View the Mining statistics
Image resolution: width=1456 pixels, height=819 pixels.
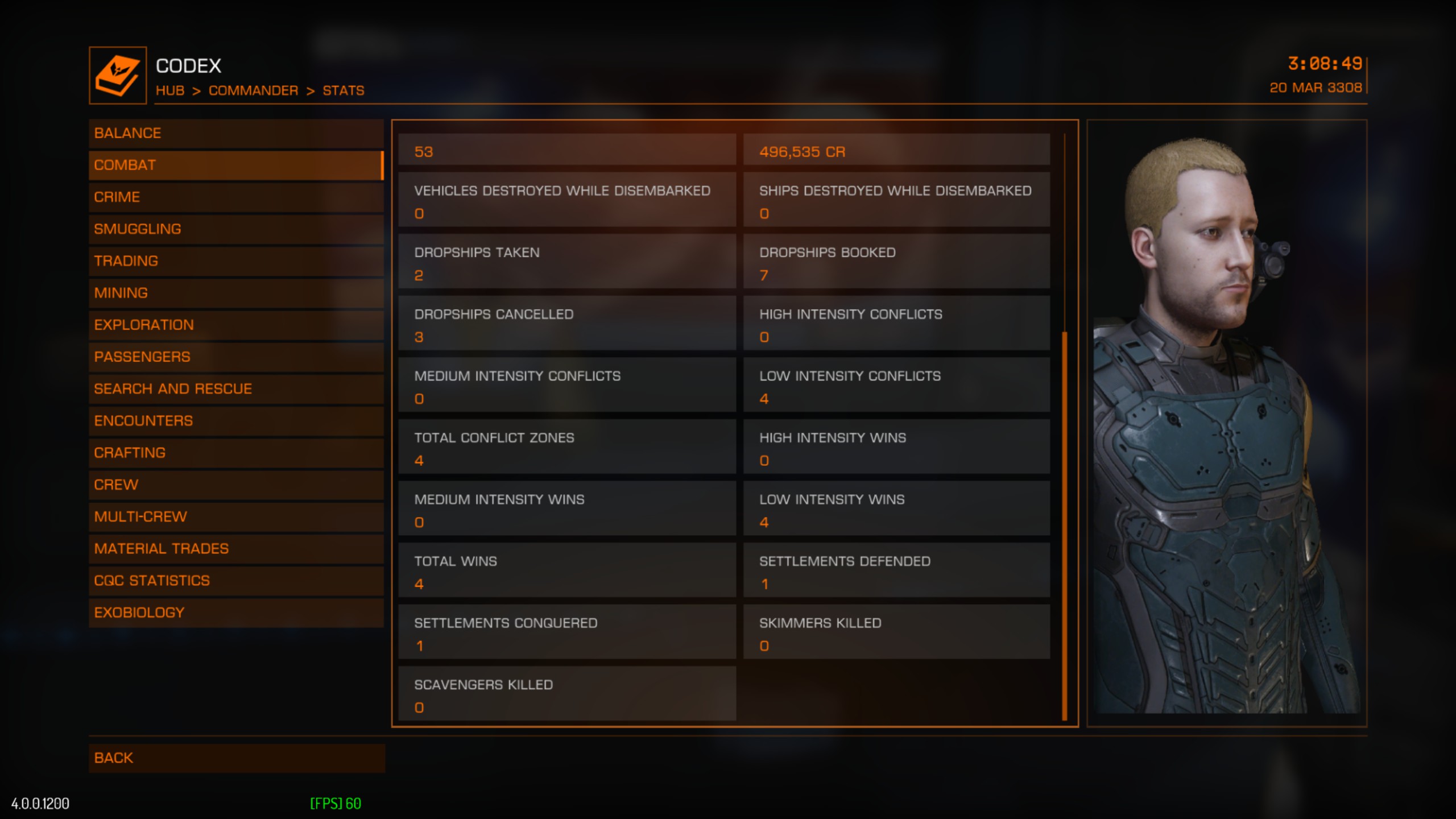(x=235, y=293)
